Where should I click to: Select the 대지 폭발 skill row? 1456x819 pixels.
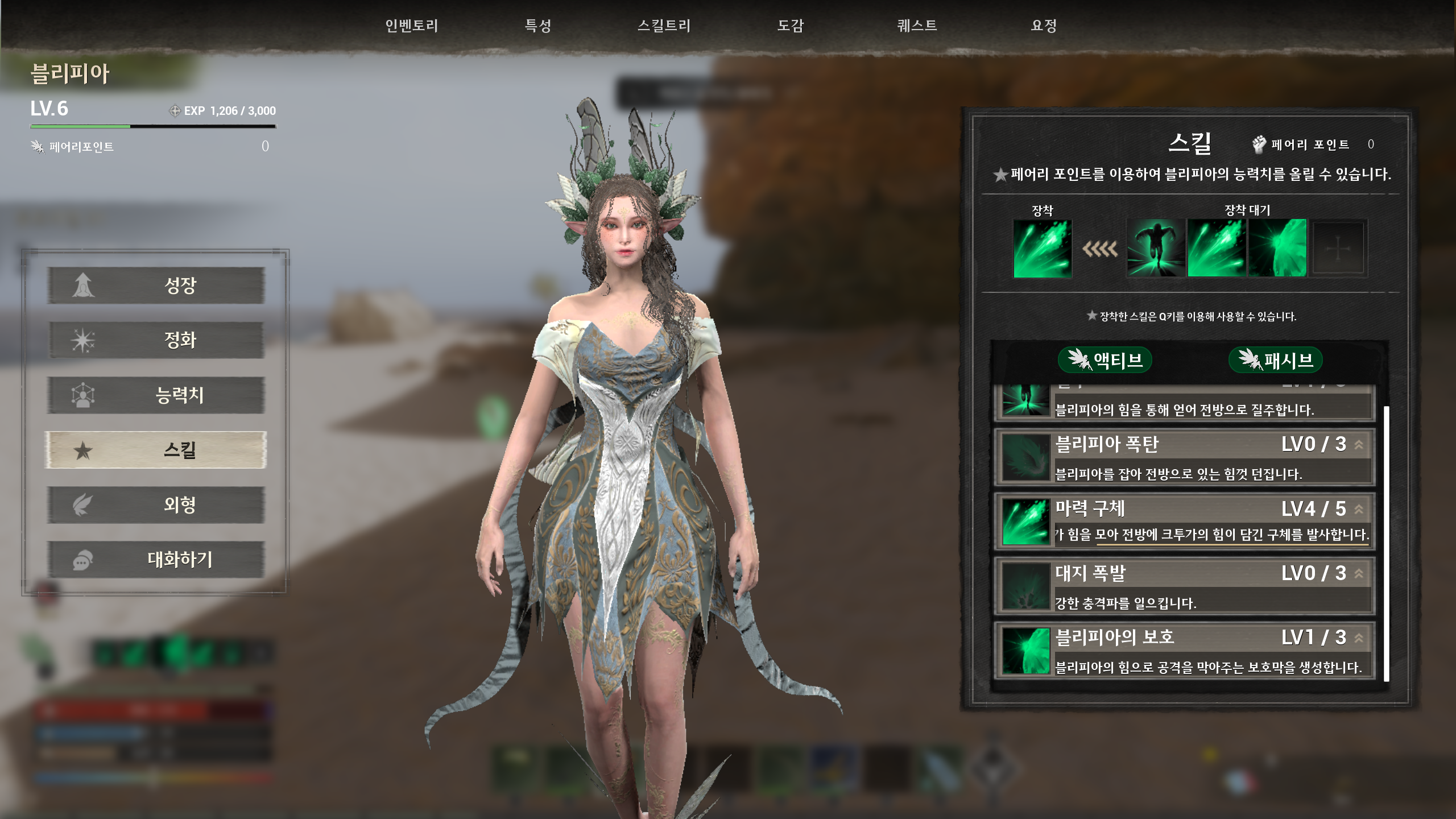[1184, 586]
